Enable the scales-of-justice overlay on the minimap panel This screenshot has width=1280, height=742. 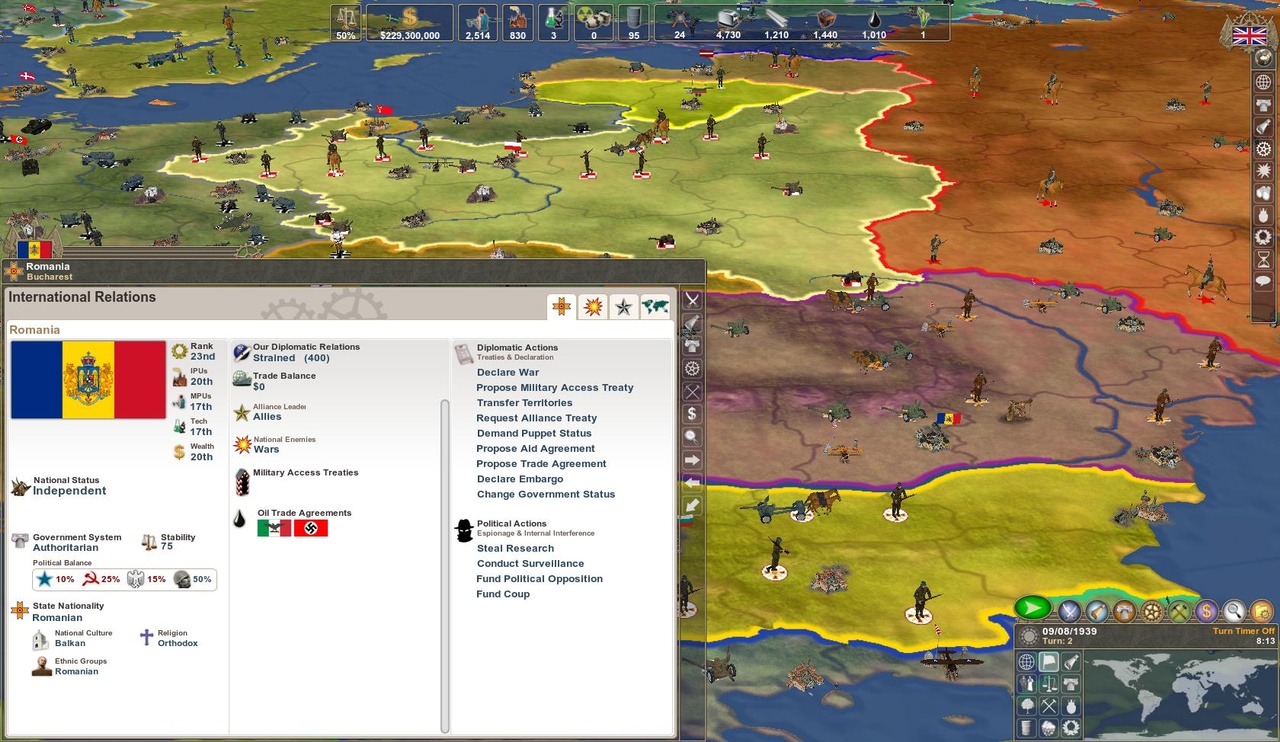[x=1049, y=684]
